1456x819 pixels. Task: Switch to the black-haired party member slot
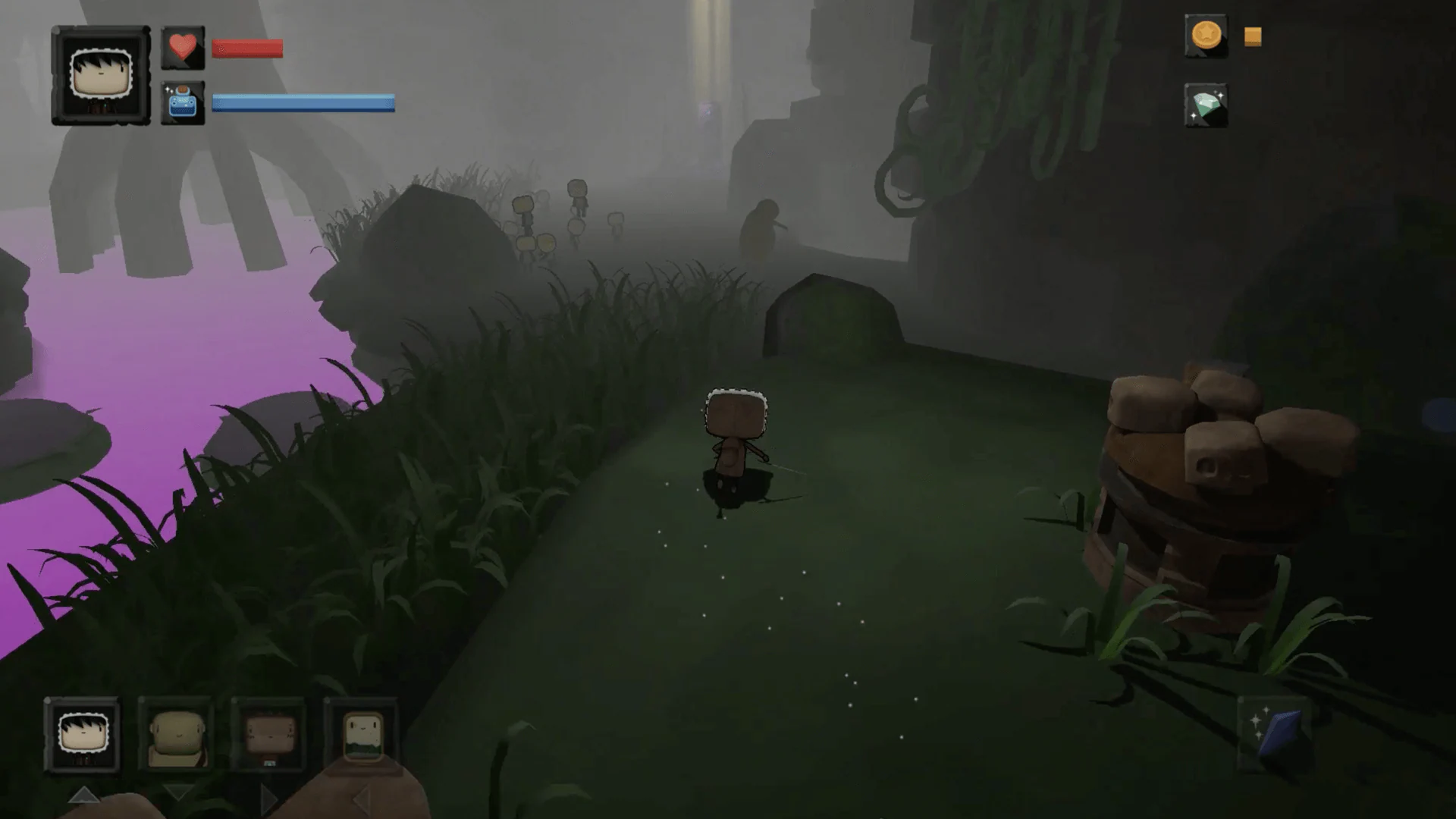83,735
